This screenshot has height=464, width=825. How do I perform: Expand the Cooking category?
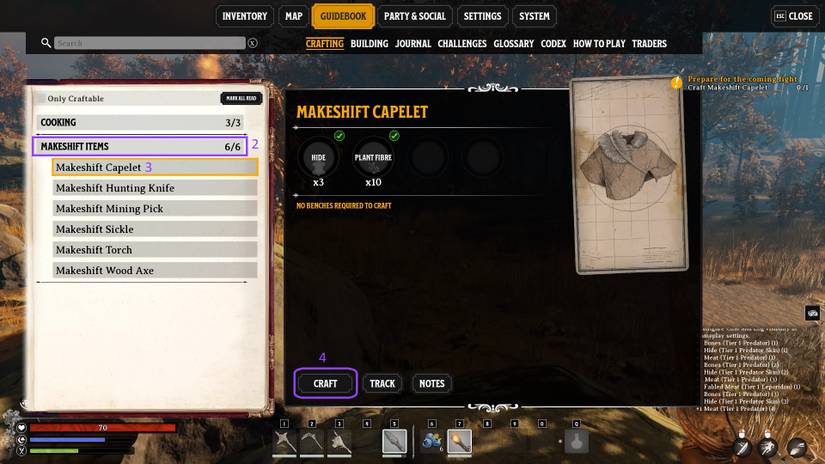140,123
